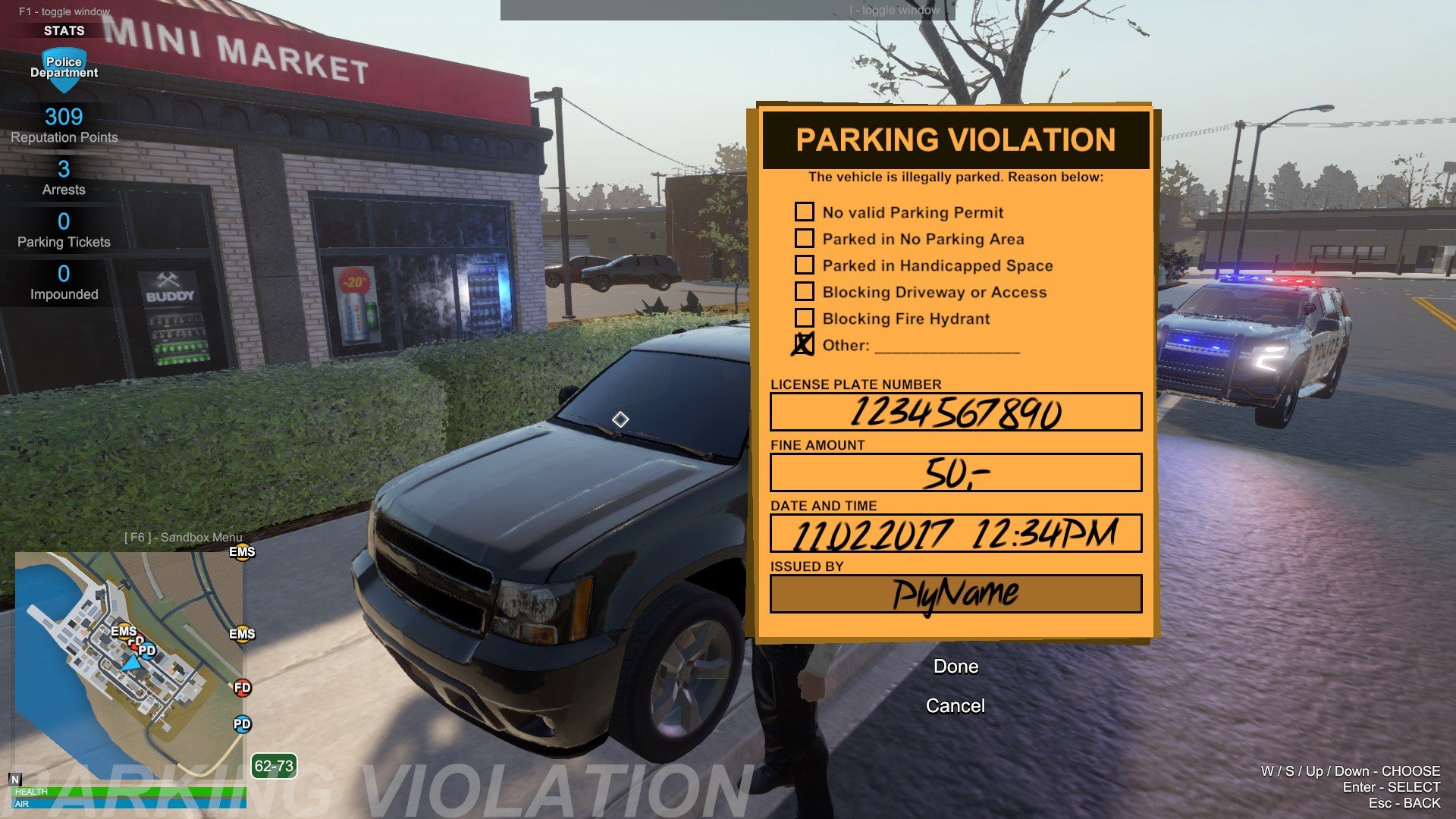Select Parked in Handicapped Space reason
The height and width of the screenshot is (819, 1456).
805,265
